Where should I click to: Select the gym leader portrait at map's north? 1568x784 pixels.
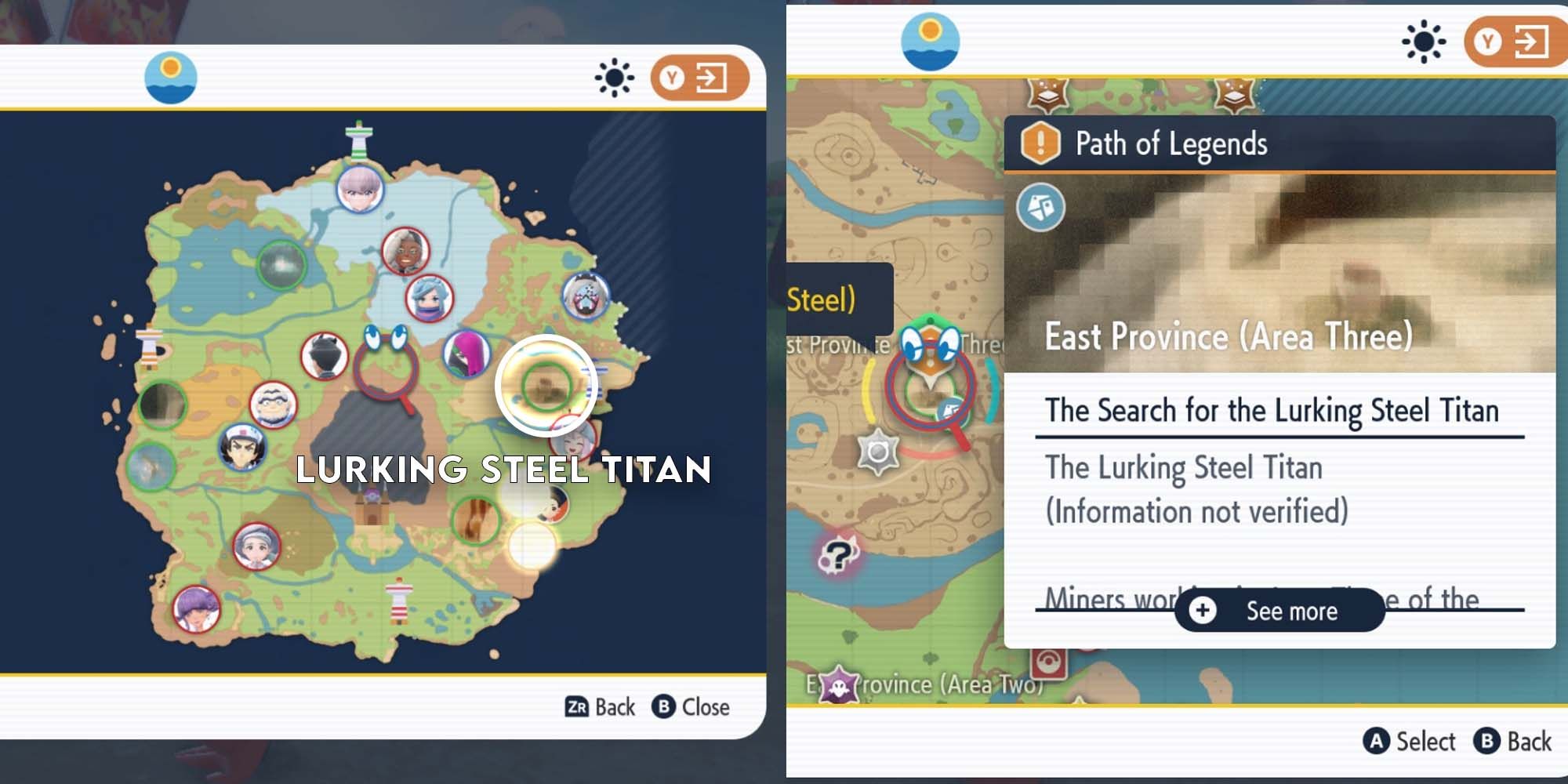(361, 191)
